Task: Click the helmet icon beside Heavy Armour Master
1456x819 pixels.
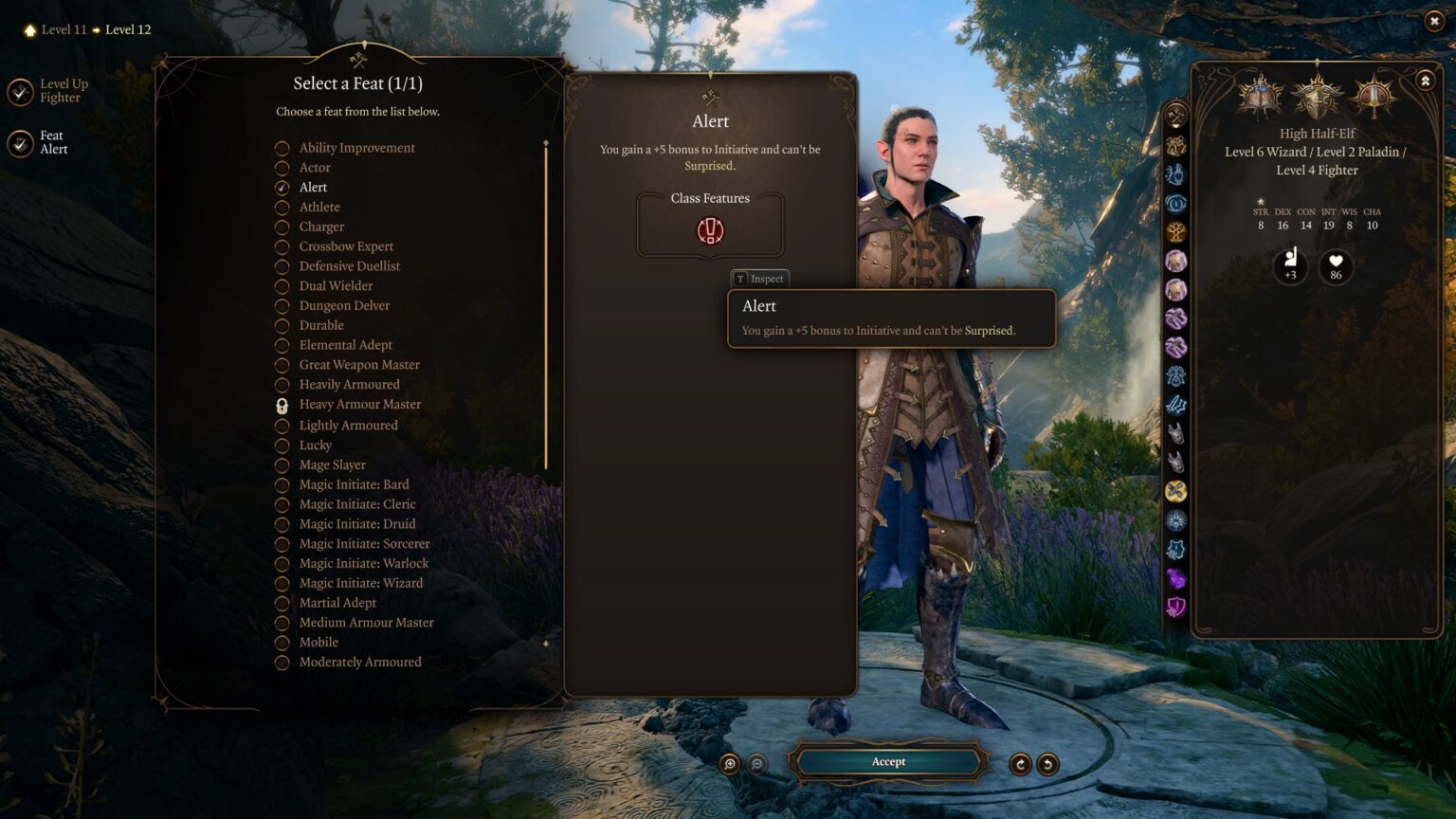Action: (282, 404)
